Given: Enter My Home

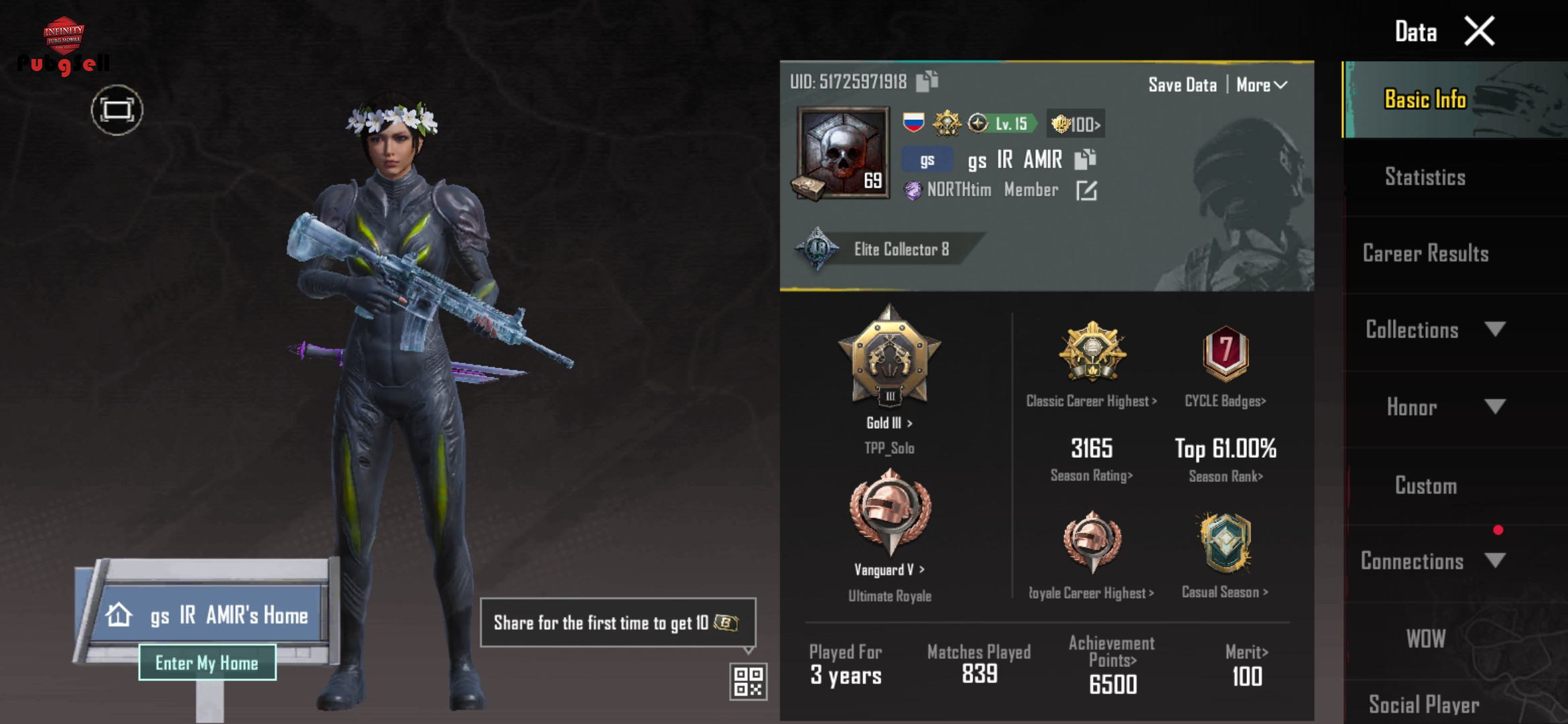Looking at the screenshot, I should click(207, 663).
